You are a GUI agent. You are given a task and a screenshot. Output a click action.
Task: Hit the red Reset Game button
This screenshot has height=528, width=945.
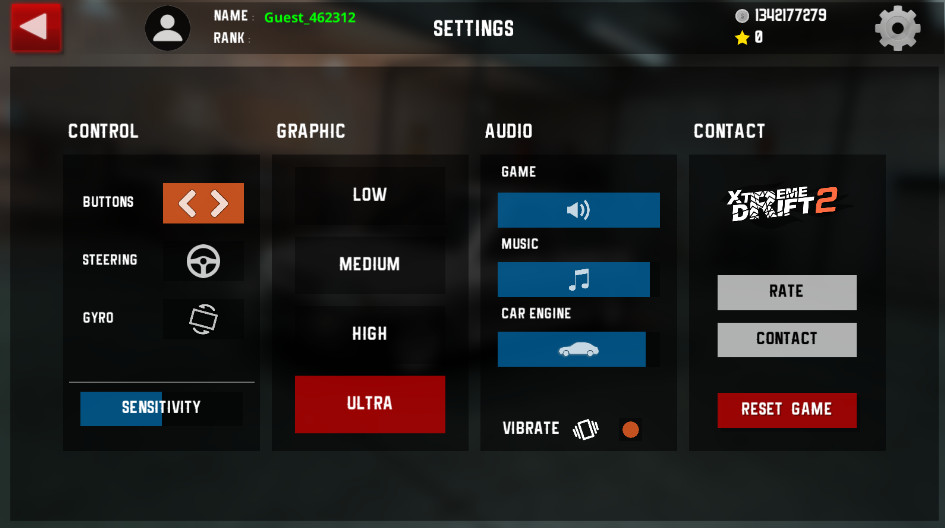coord(786,410)
